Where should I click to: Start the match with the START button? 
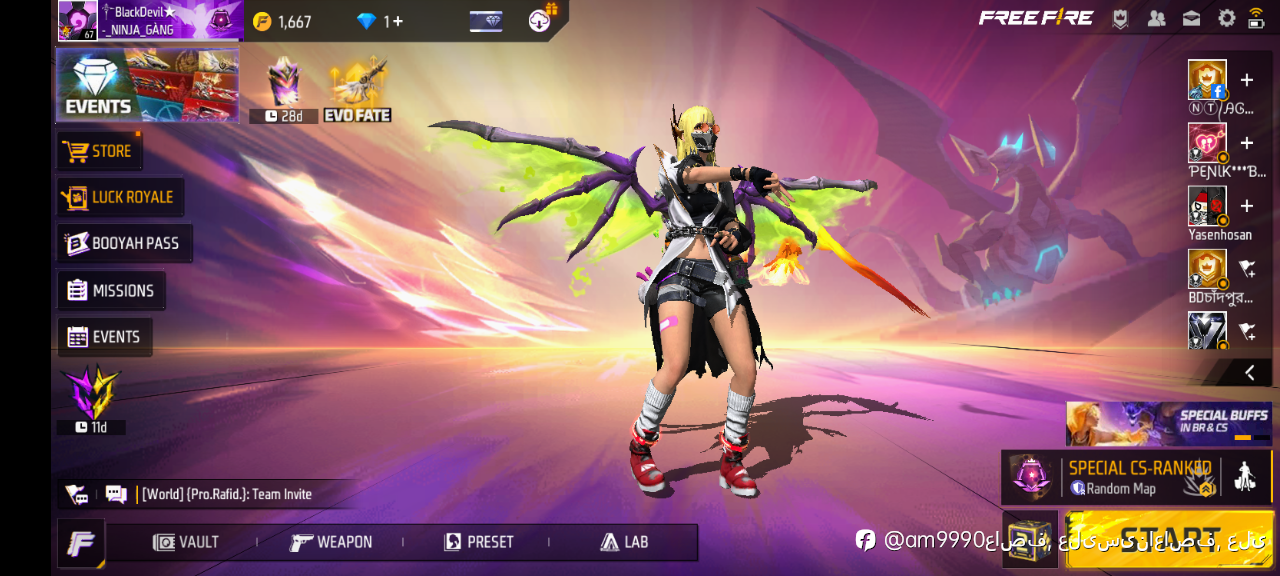click(1169, 539)
